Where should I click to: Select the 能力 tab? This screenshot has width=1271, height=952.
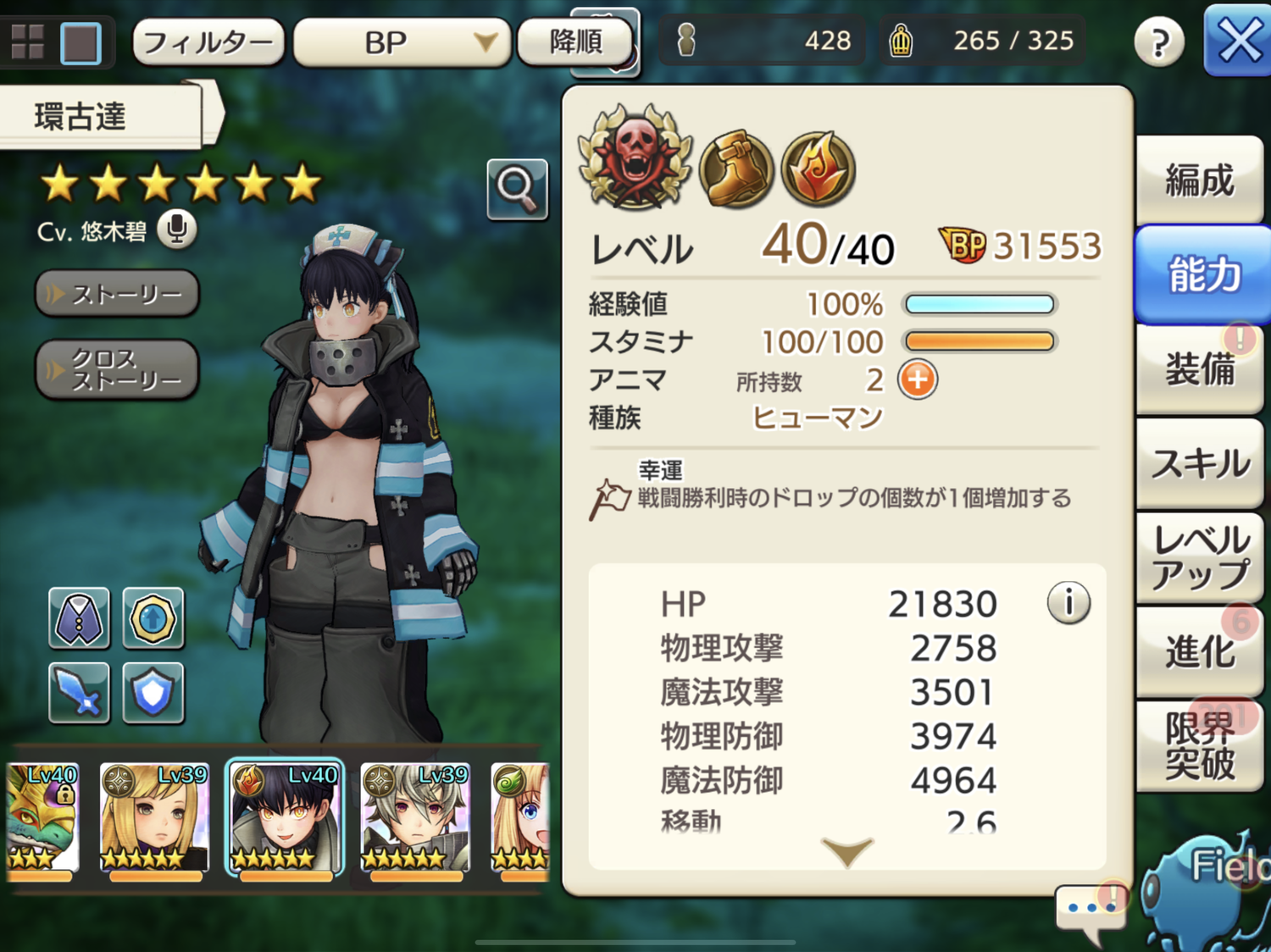(1203, 274)
